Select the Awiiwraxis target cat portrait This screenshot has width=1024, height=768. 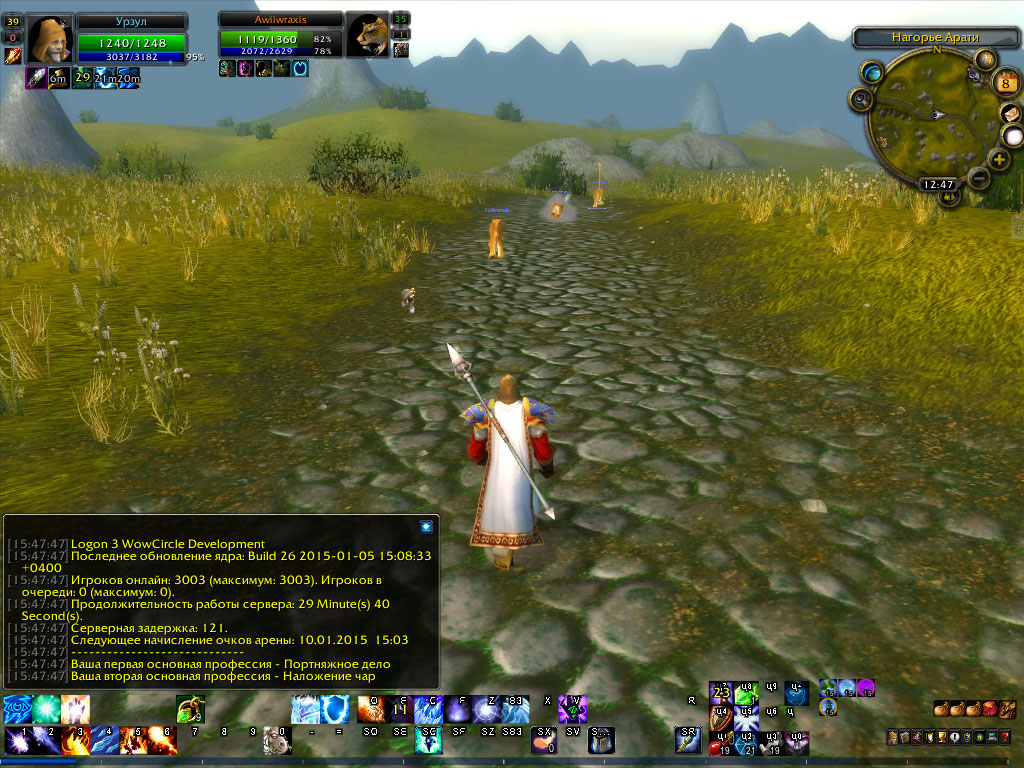tap(368, 35)
